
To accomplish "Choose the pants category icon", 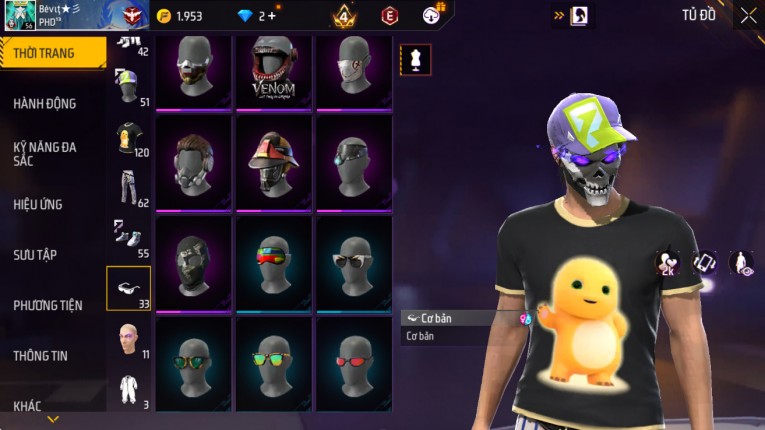I will [x=128, y=188].
